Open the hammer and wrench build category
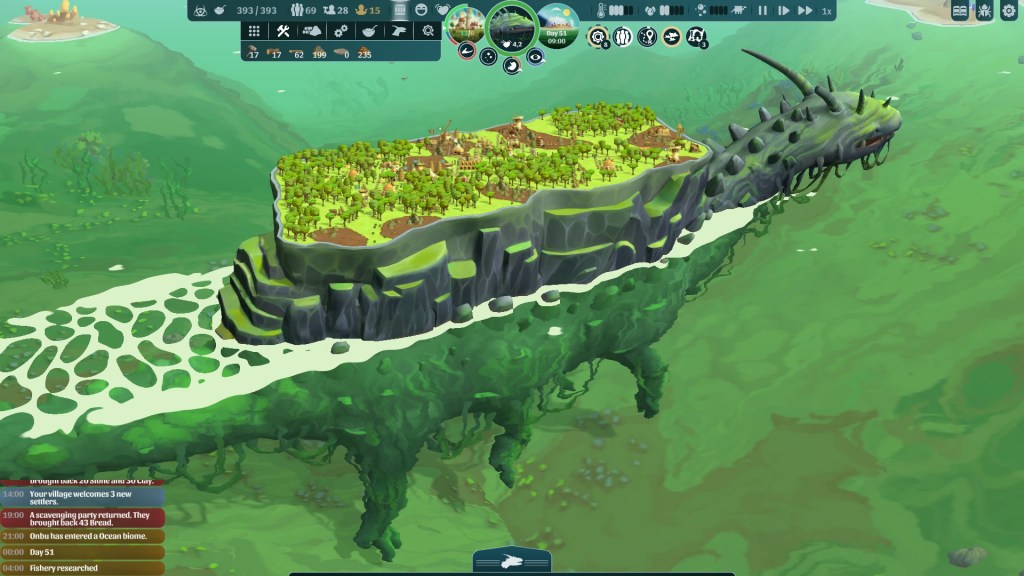 [283, 31]
